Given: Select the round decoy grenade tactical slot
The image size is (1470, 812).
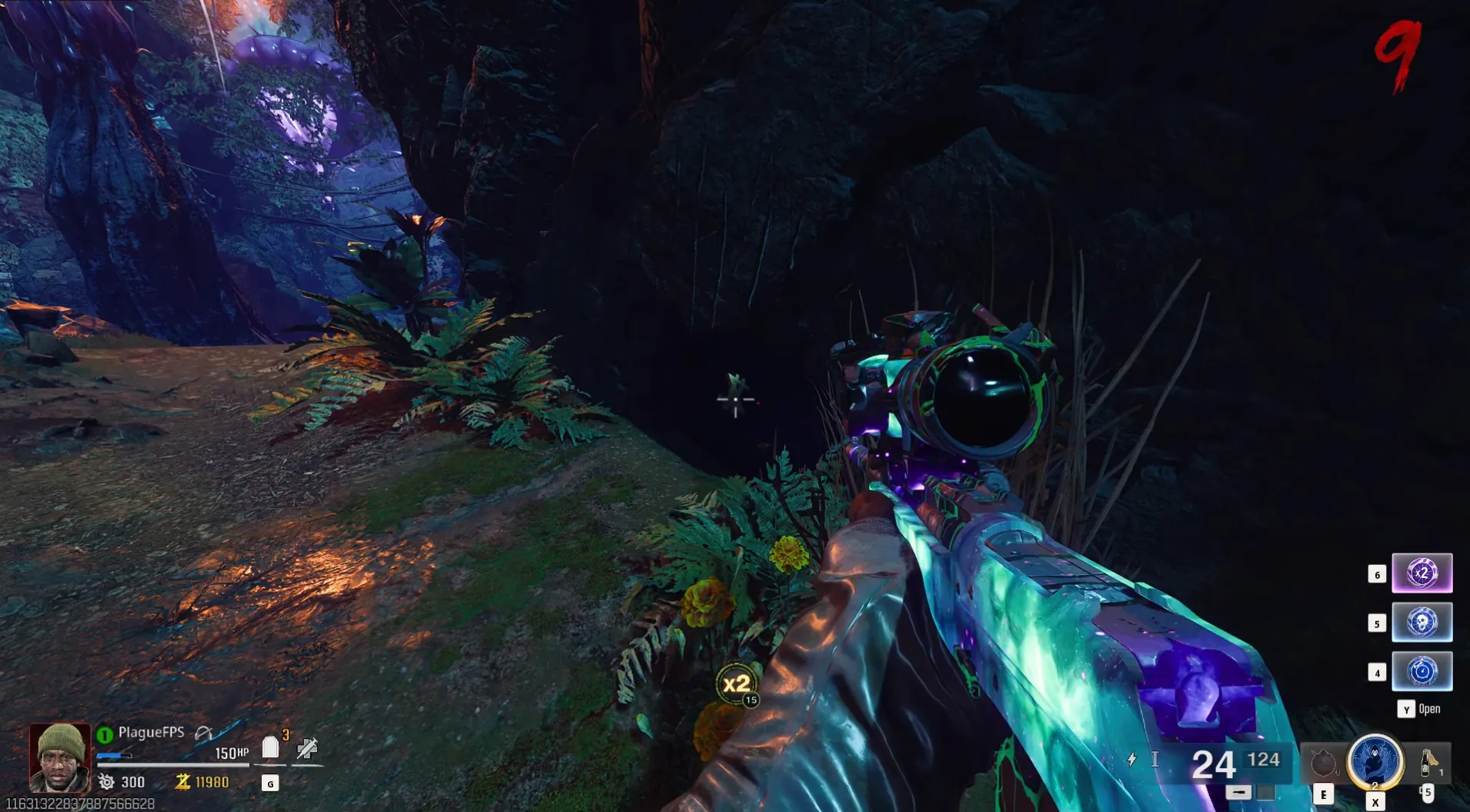Looking at the screenshot, I should [x=1322, y=763].
